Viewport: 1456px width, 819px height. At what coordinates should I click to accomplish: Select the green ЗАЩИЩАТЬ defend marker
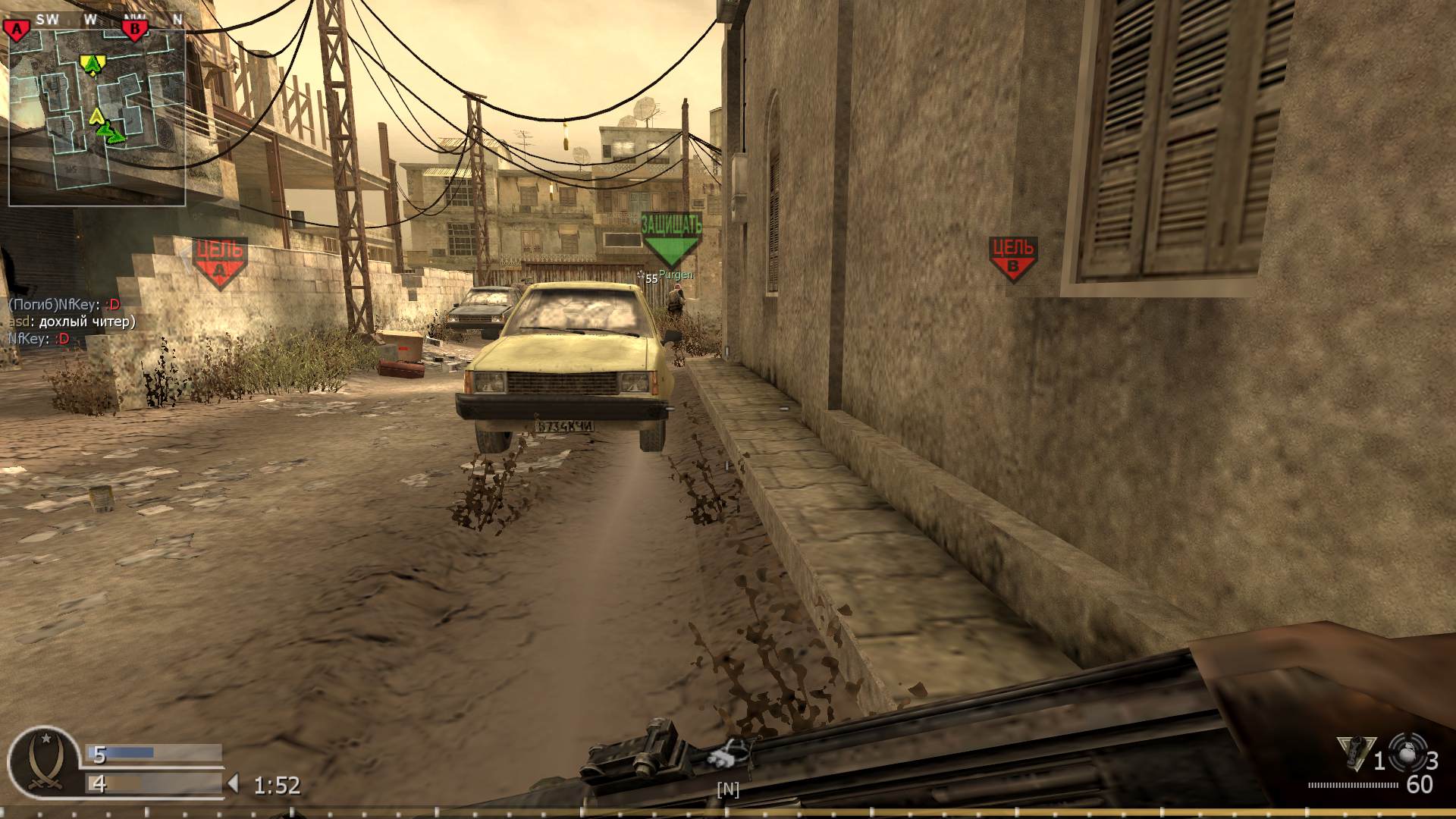[x=670, y=235]
